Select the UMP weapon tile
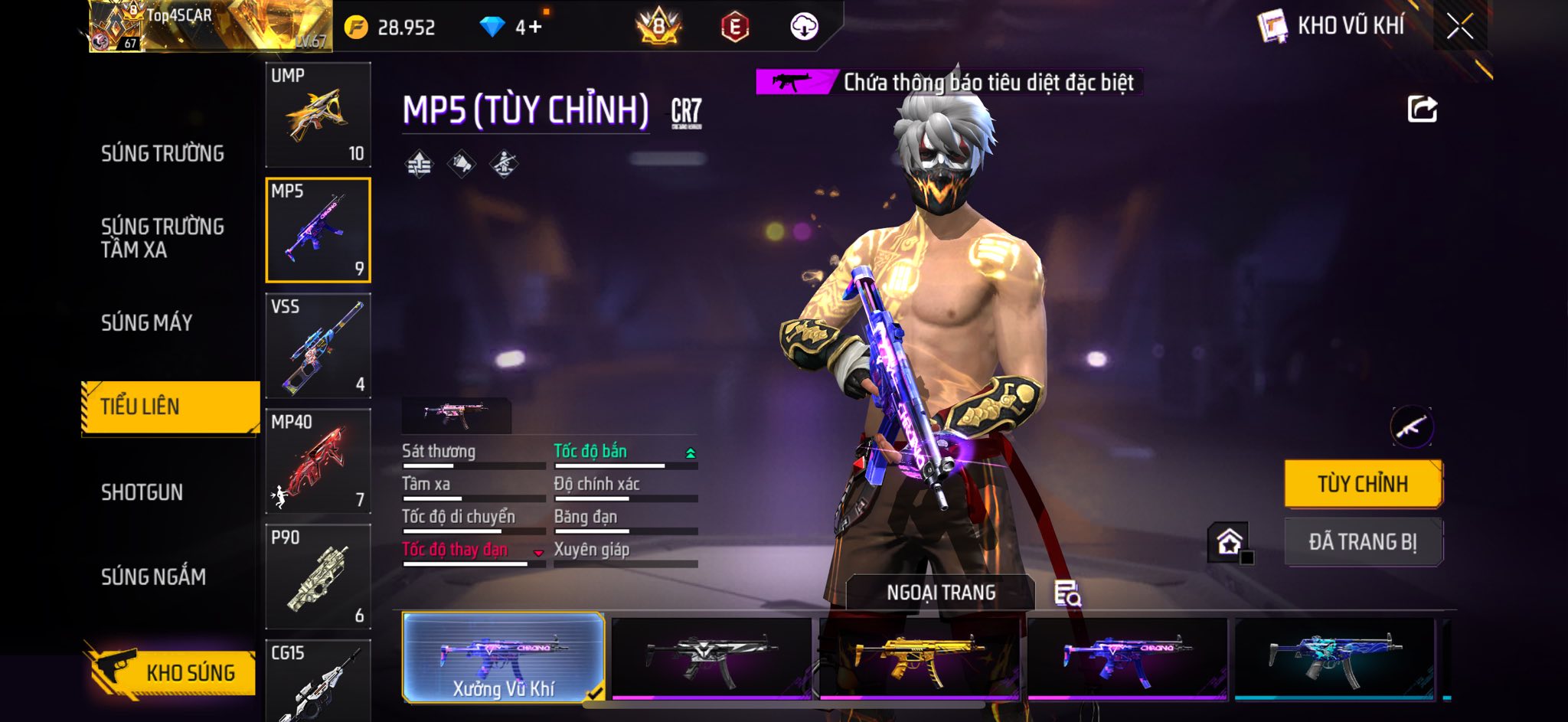 318,115
